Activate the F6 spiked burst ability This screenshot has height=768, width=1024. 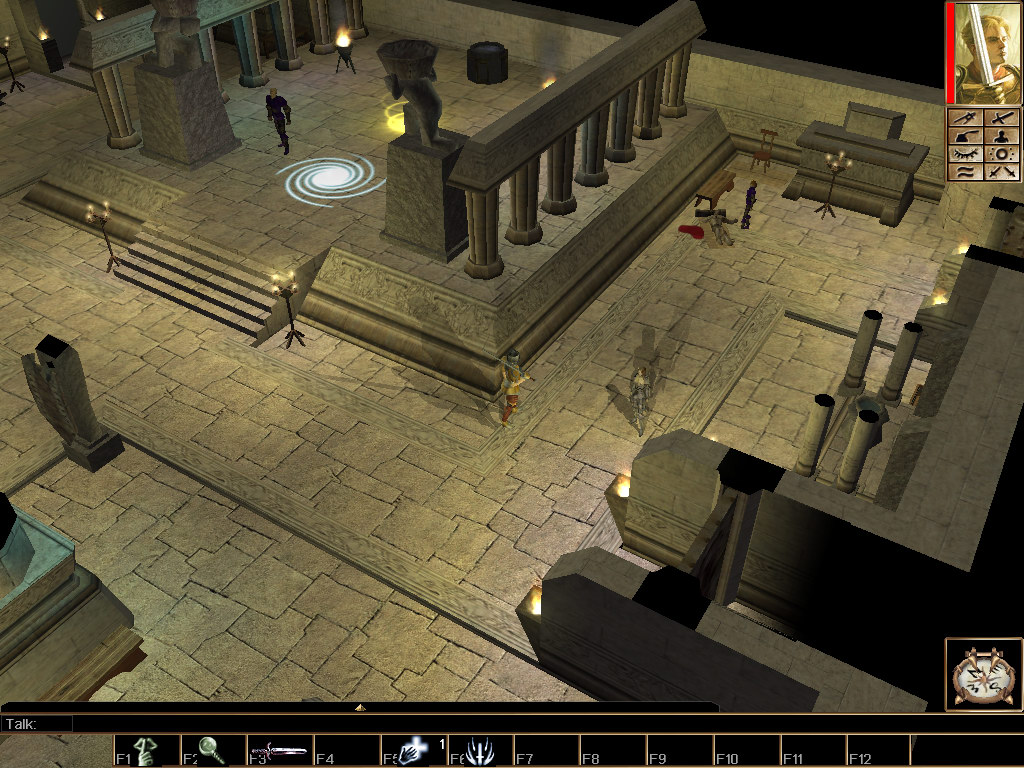pos(480,751)
